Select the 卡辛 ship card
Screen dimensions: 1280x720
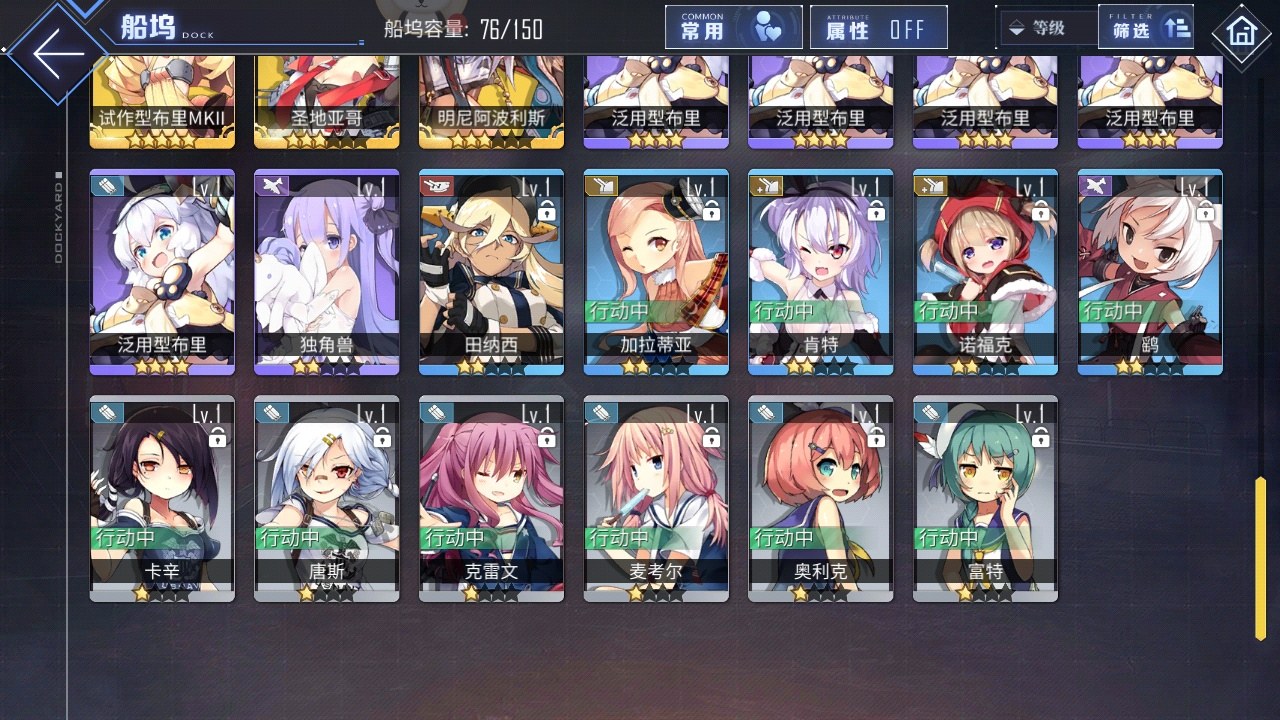(162, 498)
